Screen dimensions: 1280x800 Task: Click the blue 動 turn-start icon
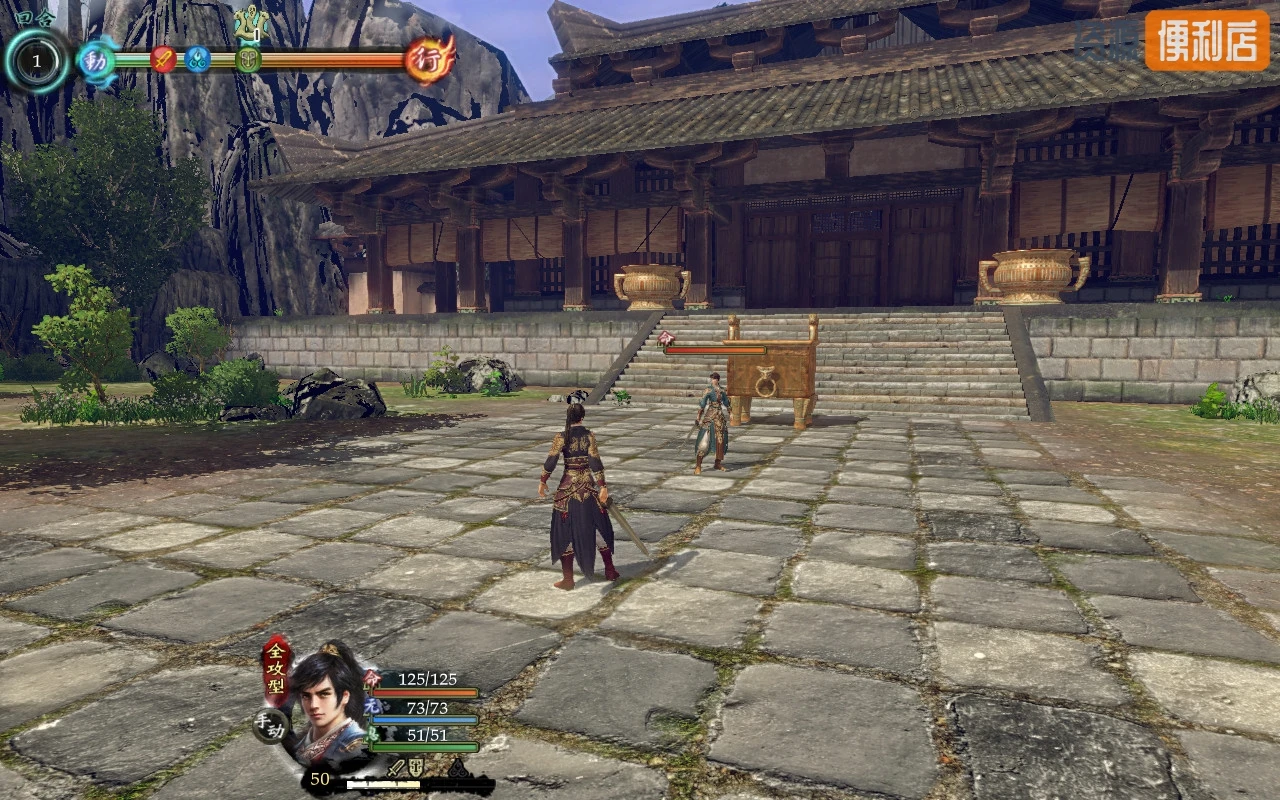[x=97, y=59]
